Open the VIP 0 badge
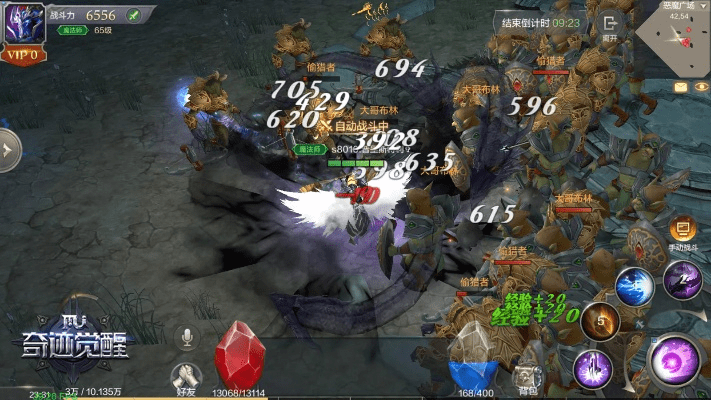This screenshot has width=711, height=400. pyautogui.click(x=21, y=55)
